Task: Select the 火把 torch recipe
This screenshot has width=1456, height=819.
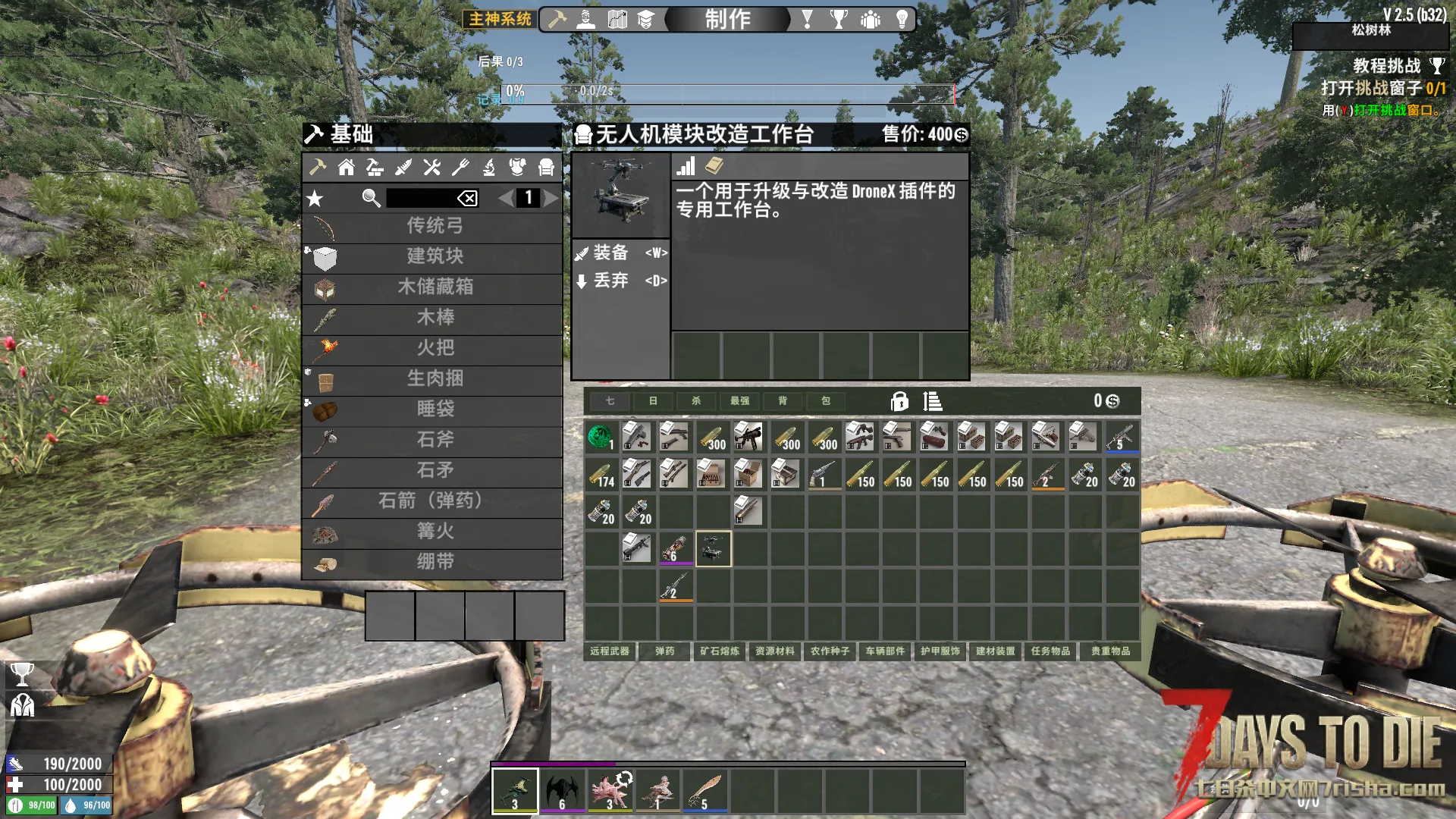Action: pos(433,348)
